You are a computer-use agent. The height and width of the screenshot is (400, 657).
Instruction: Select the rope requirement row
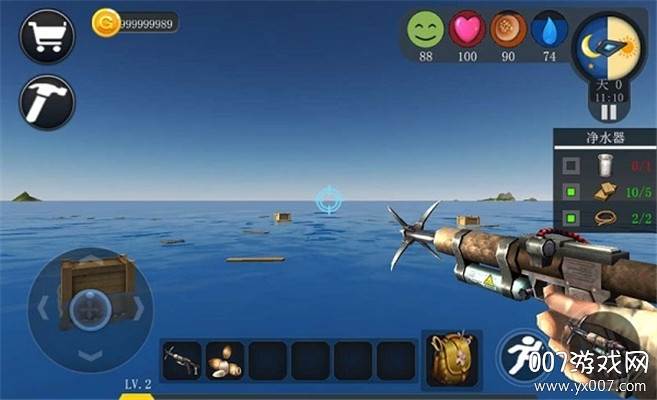coord(604,216)
